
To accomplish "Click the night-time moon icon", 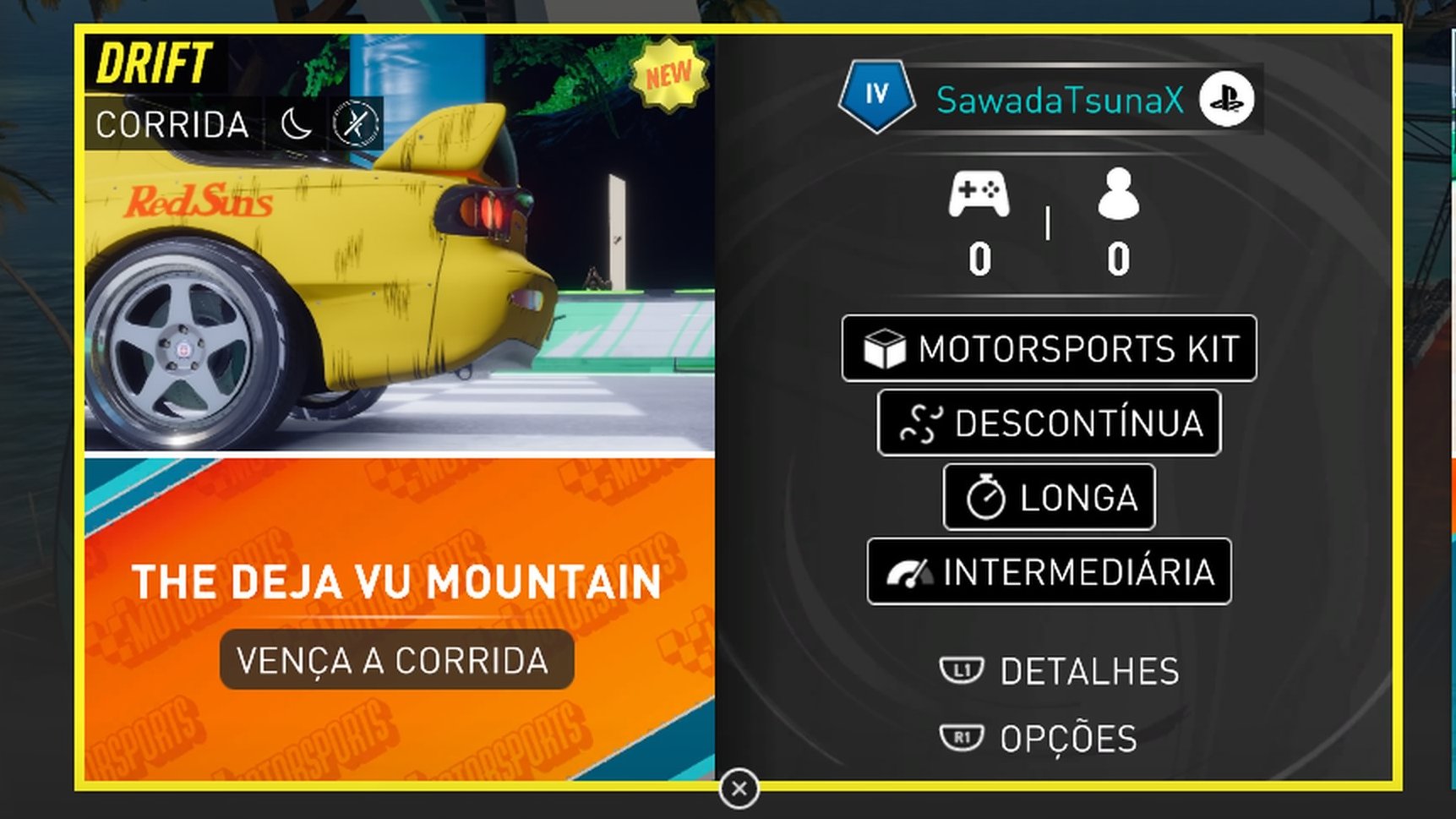I will point(296,124).
